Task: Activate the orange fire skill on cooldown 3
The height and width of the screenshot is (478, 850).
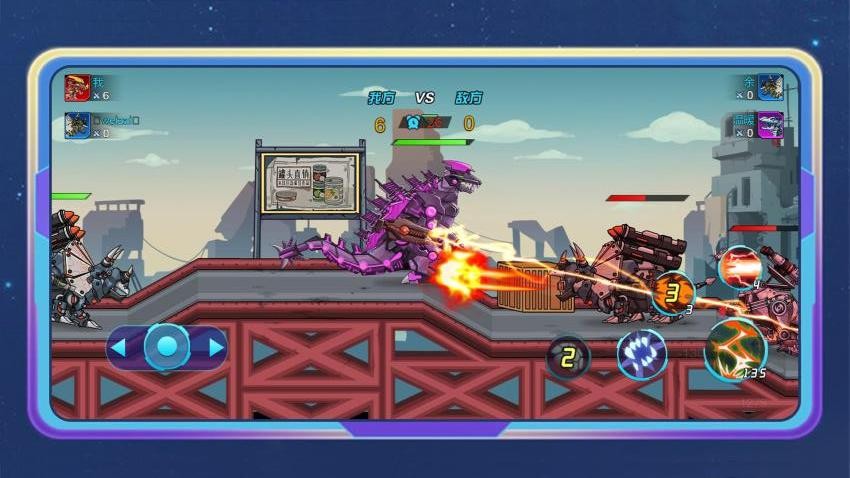Action: [x=673, y=292]
